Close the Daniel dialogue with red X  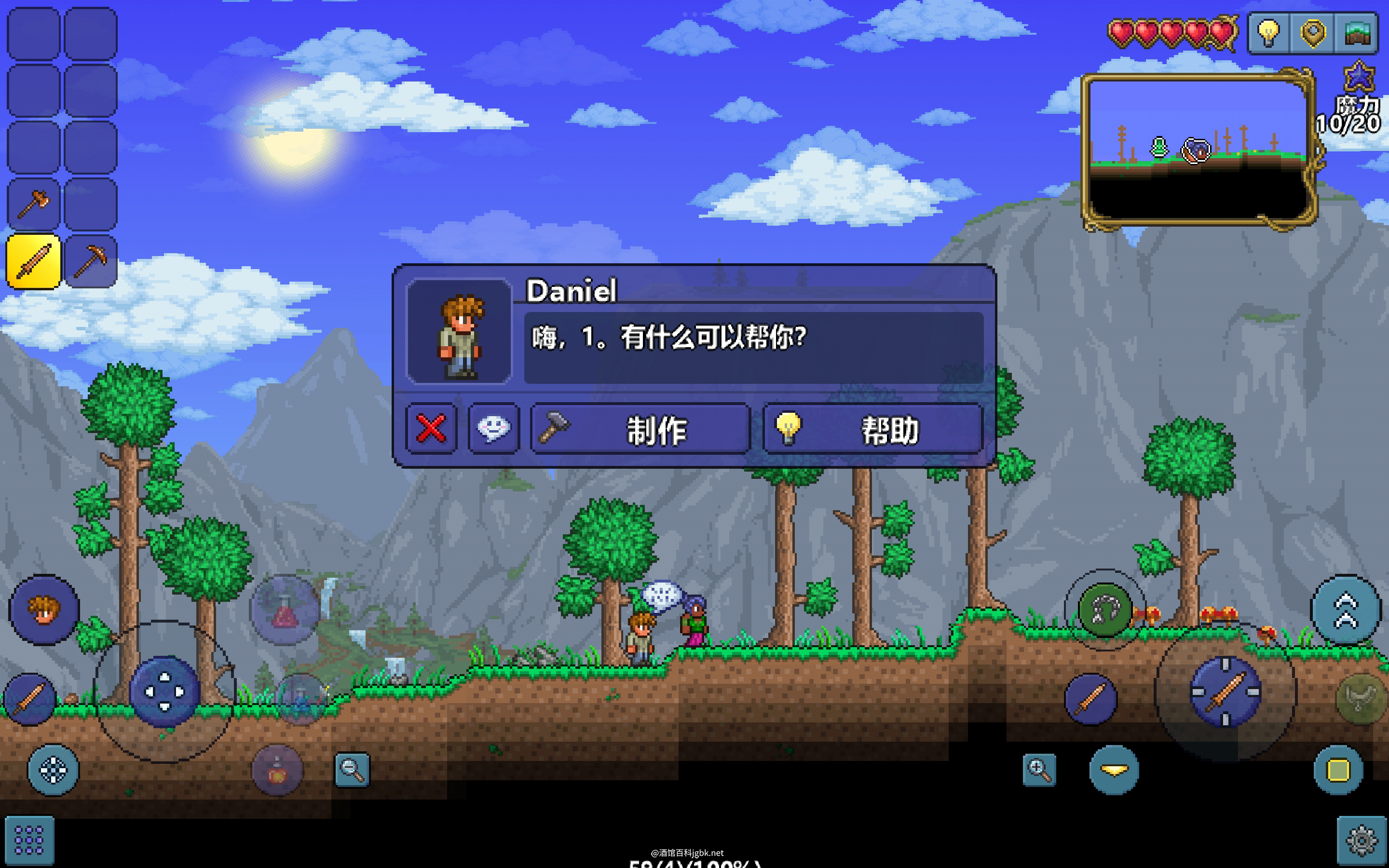pos(431,429)
